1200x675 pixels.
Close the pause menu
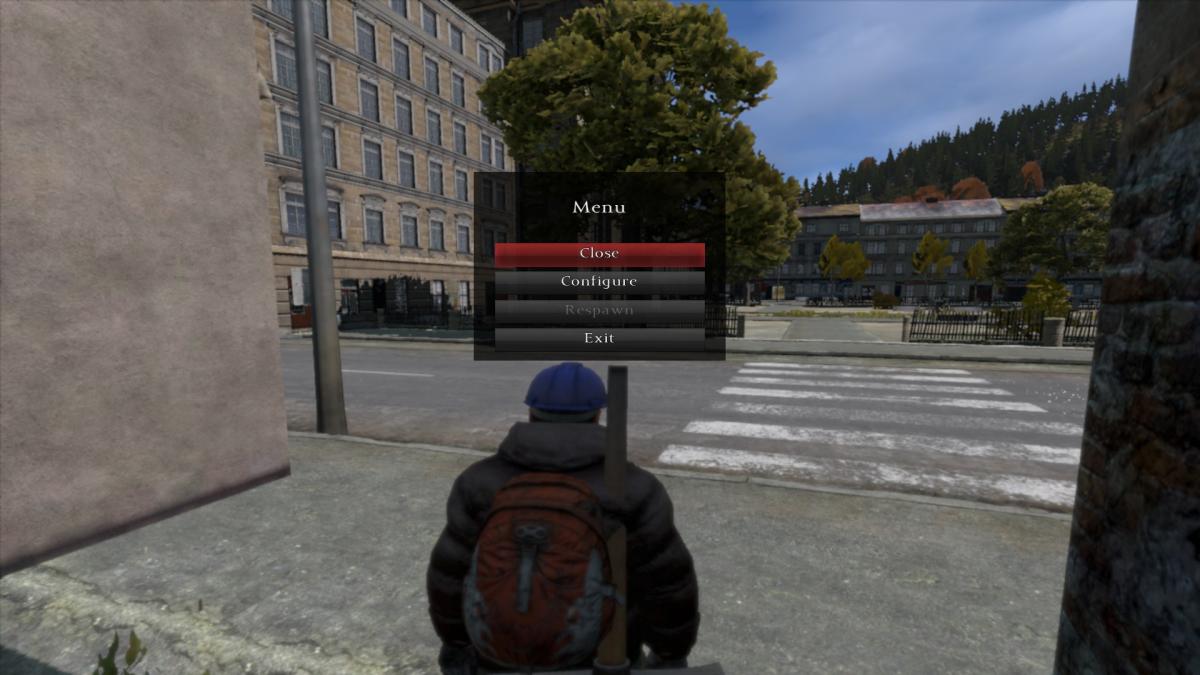(599, 254)
